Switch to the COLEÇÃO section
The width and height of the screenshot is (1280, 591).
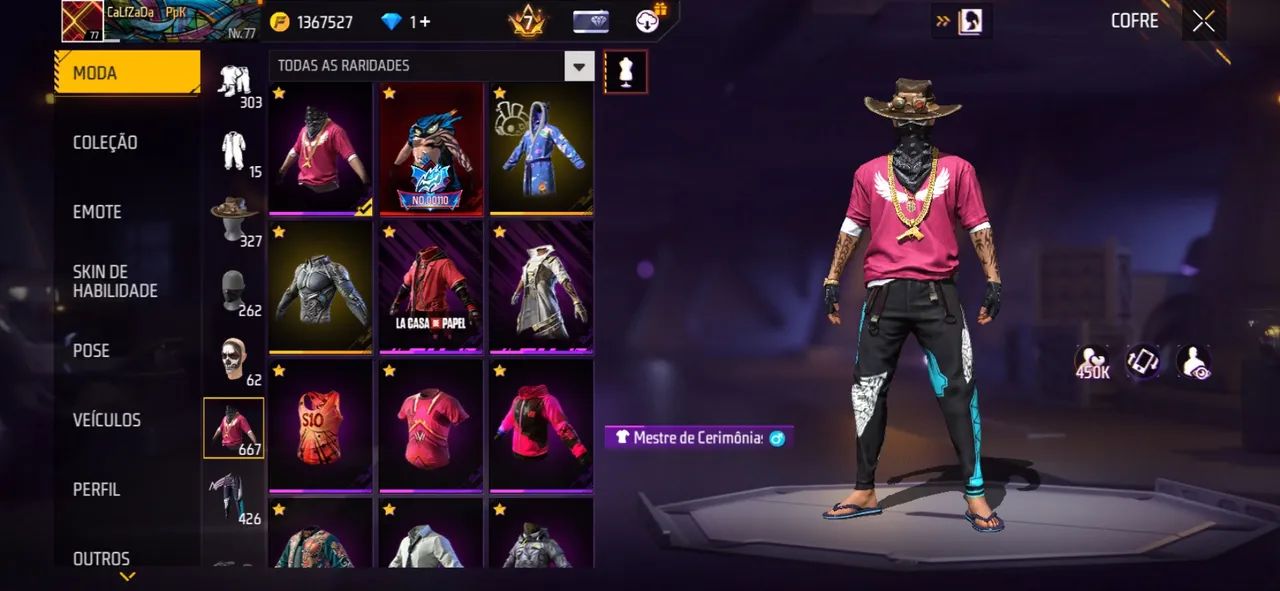[105, 143]
